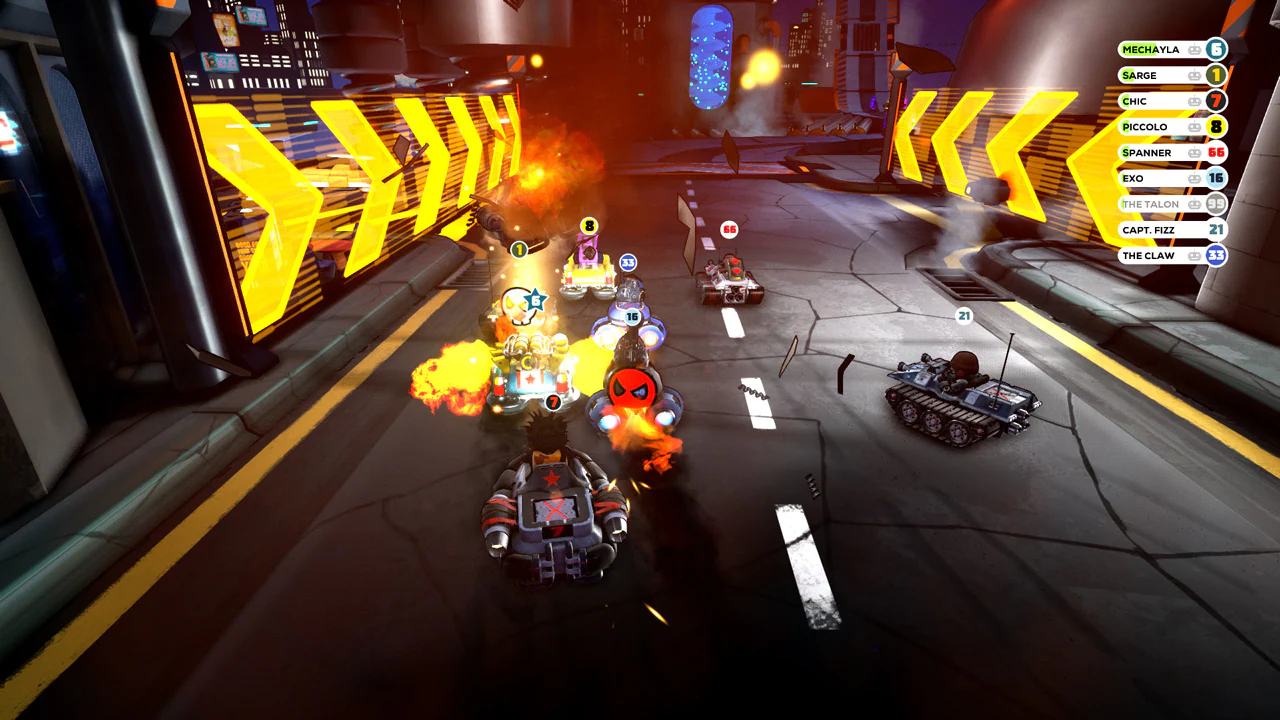Image resolution: width=1280 pixels, height=720 pixels.
Task: Click the bot icon beside MECHAYLA
Action: [1195, 49]
